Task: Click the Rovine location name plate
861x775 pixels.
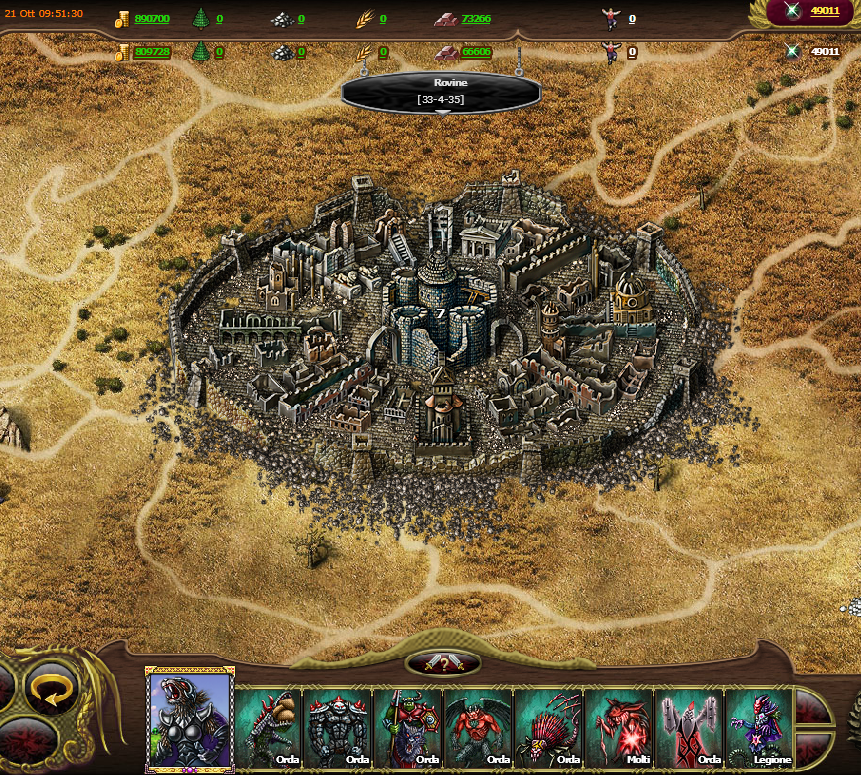Action: pos(441,90)
